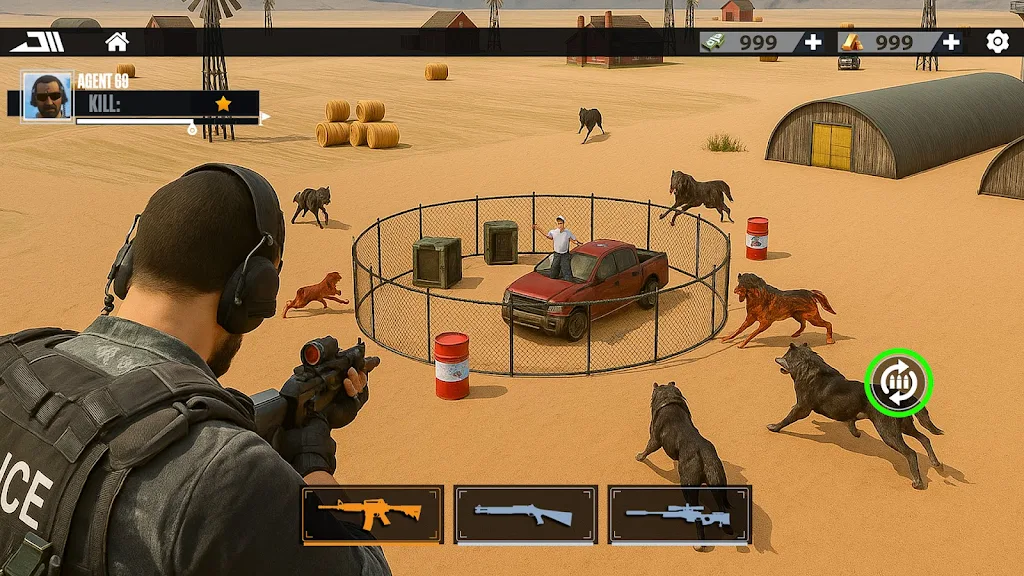
Task: Tap the green-ringed reload button
Action: [898, 383]
